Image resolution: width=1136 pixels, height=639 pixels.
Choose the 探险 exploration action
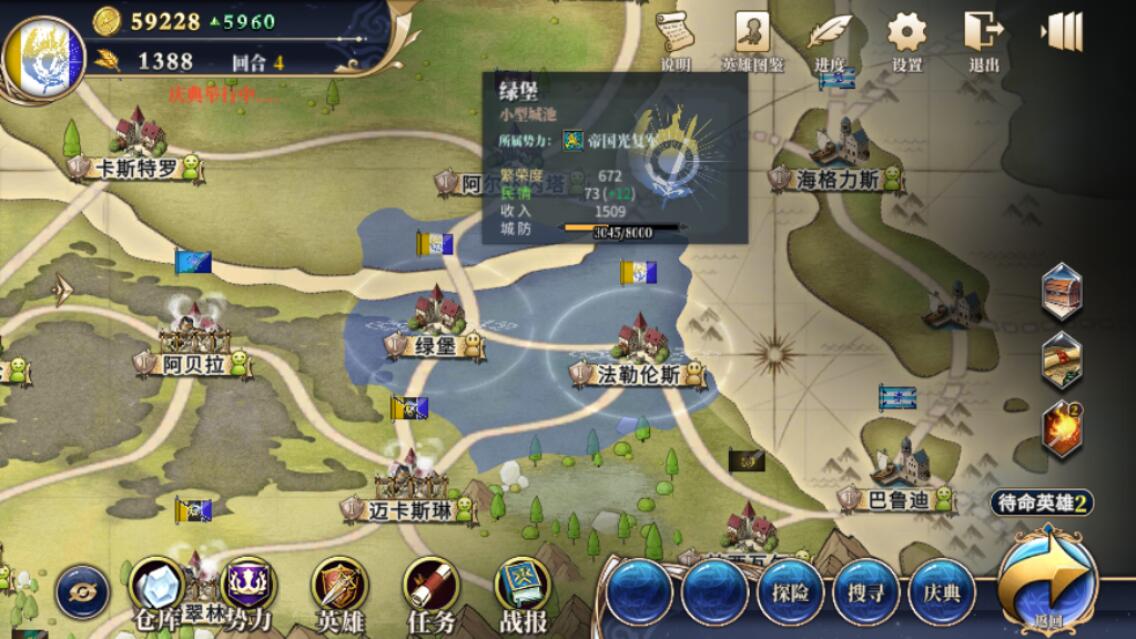point(789,591)
